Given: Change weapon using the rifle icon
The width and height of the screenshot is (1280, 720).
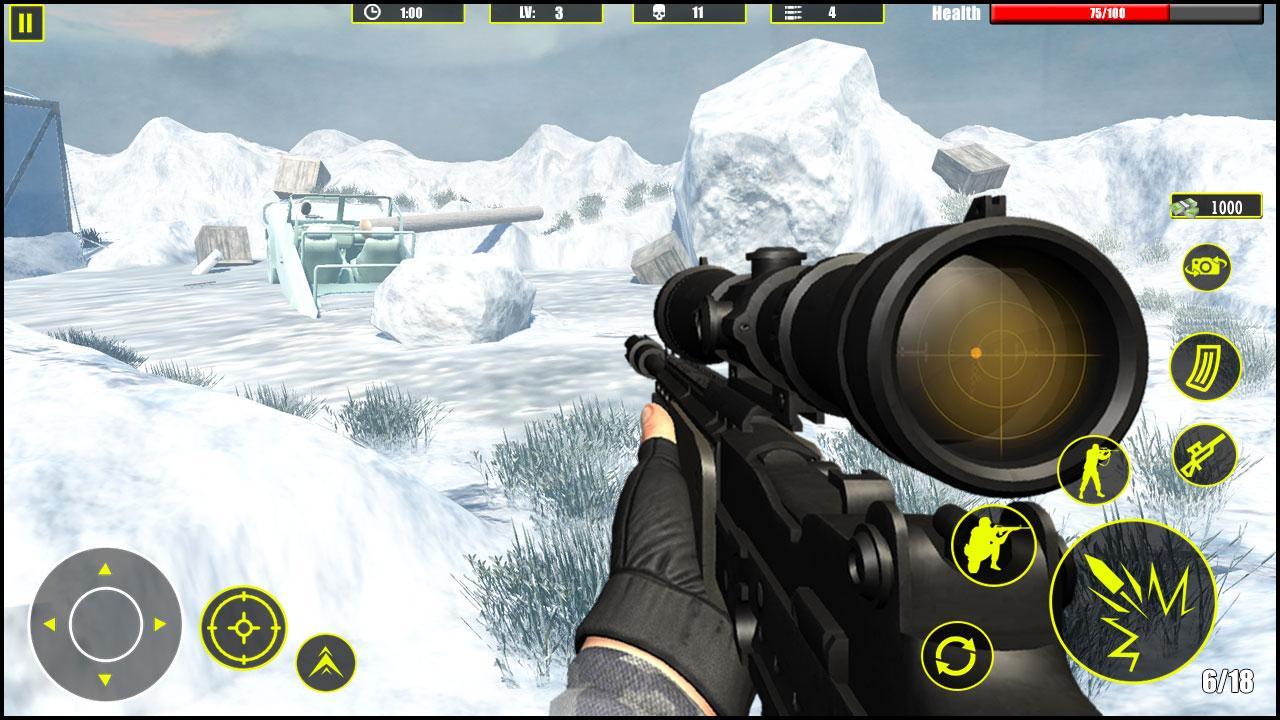Looking at the screenshot, I should coord(1204,456).
